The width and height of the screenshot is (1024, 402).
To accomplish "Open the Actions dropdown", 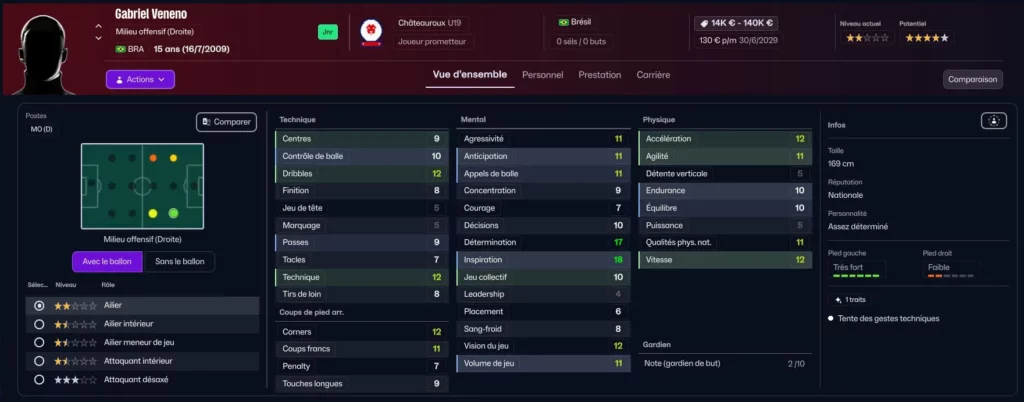I will [x=140, y=79].
